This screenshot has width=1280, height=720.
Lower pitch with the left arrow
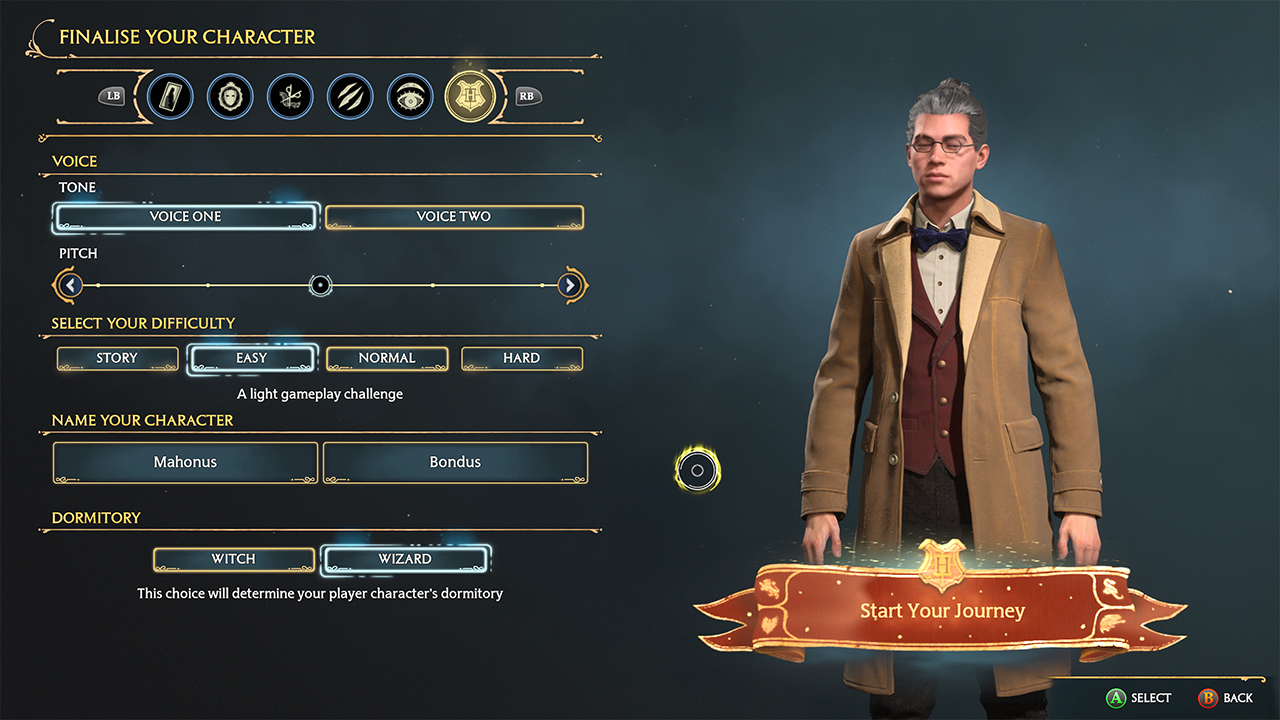point(69,286)
